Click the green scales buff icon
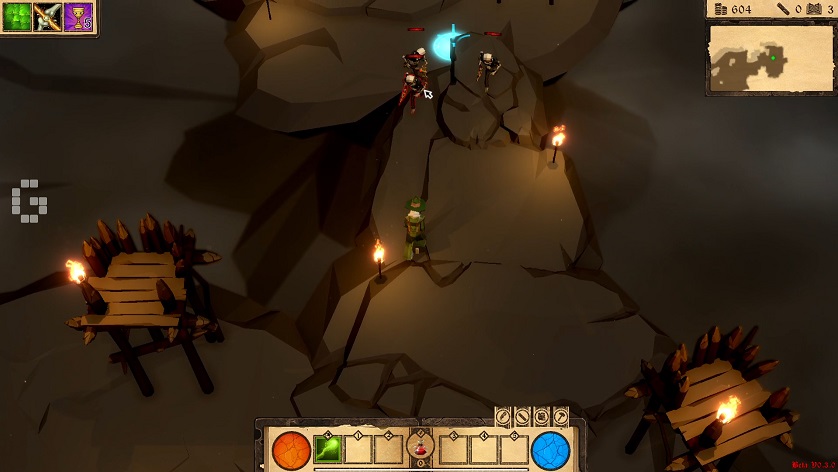Viewport: 838px width, 472px height. click(17, 17)
